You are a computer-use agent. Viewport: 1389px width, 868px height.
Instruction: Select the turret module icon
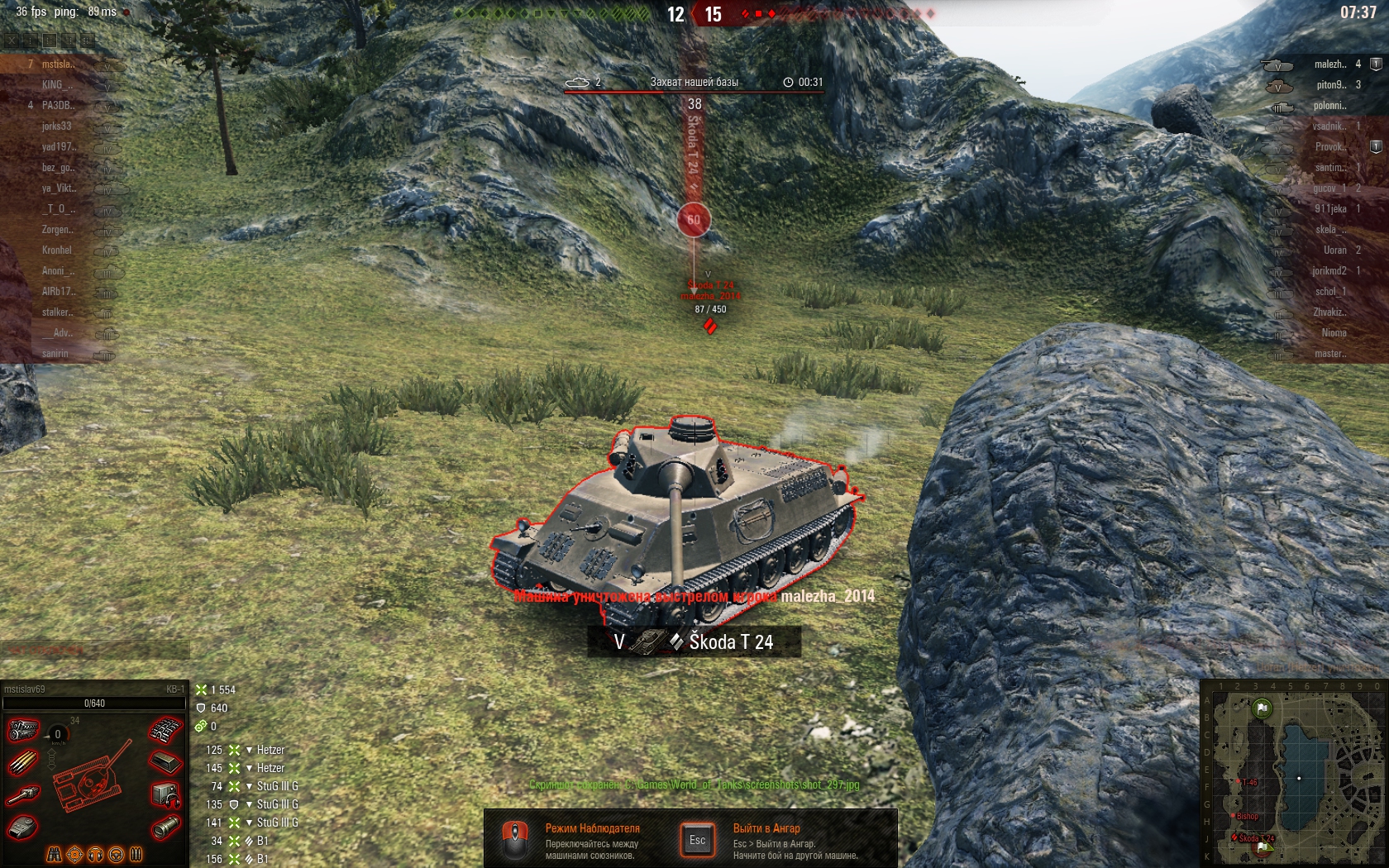coord(23,826)
